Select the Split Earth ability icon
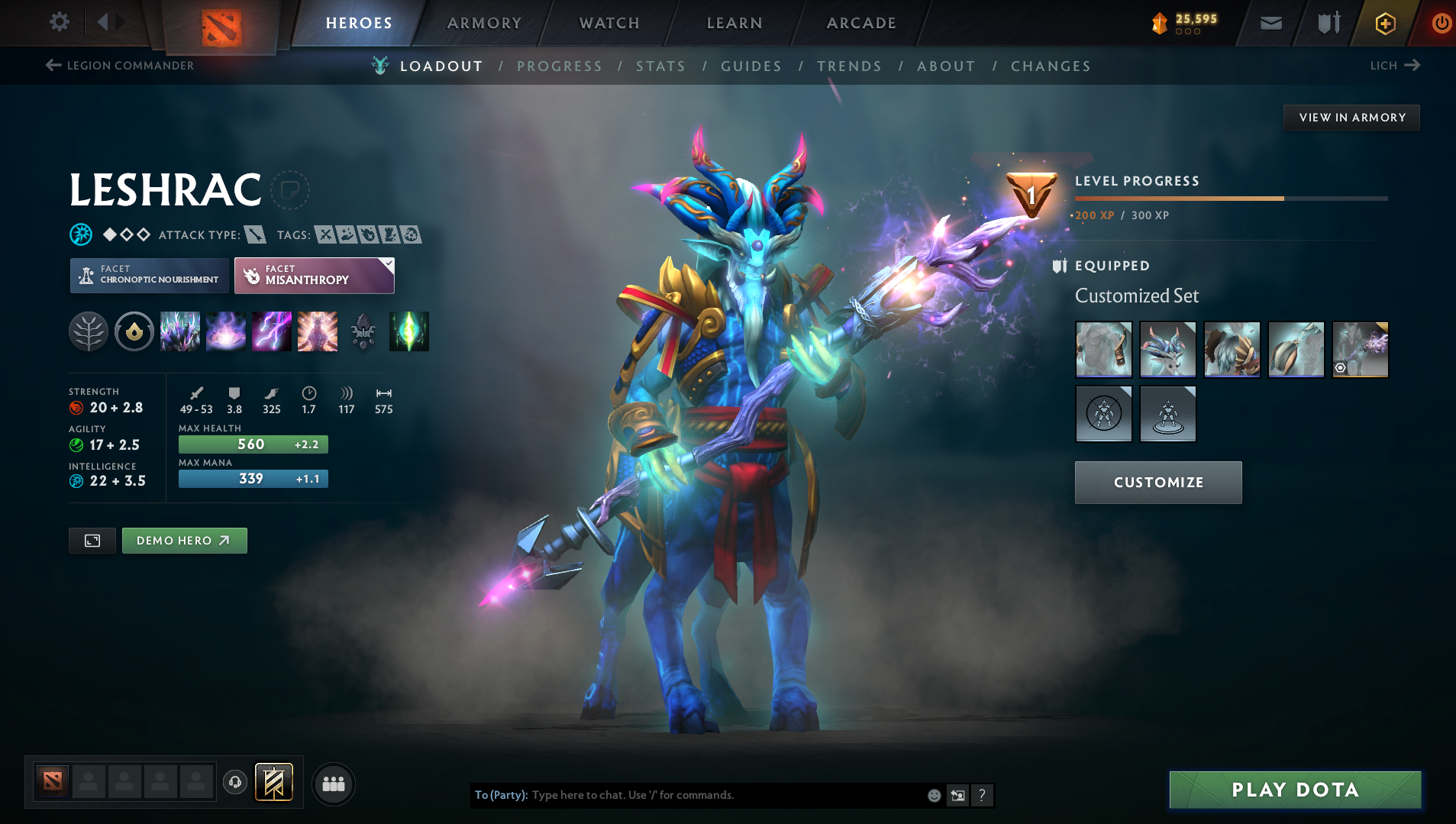 (x=180, y=331)
